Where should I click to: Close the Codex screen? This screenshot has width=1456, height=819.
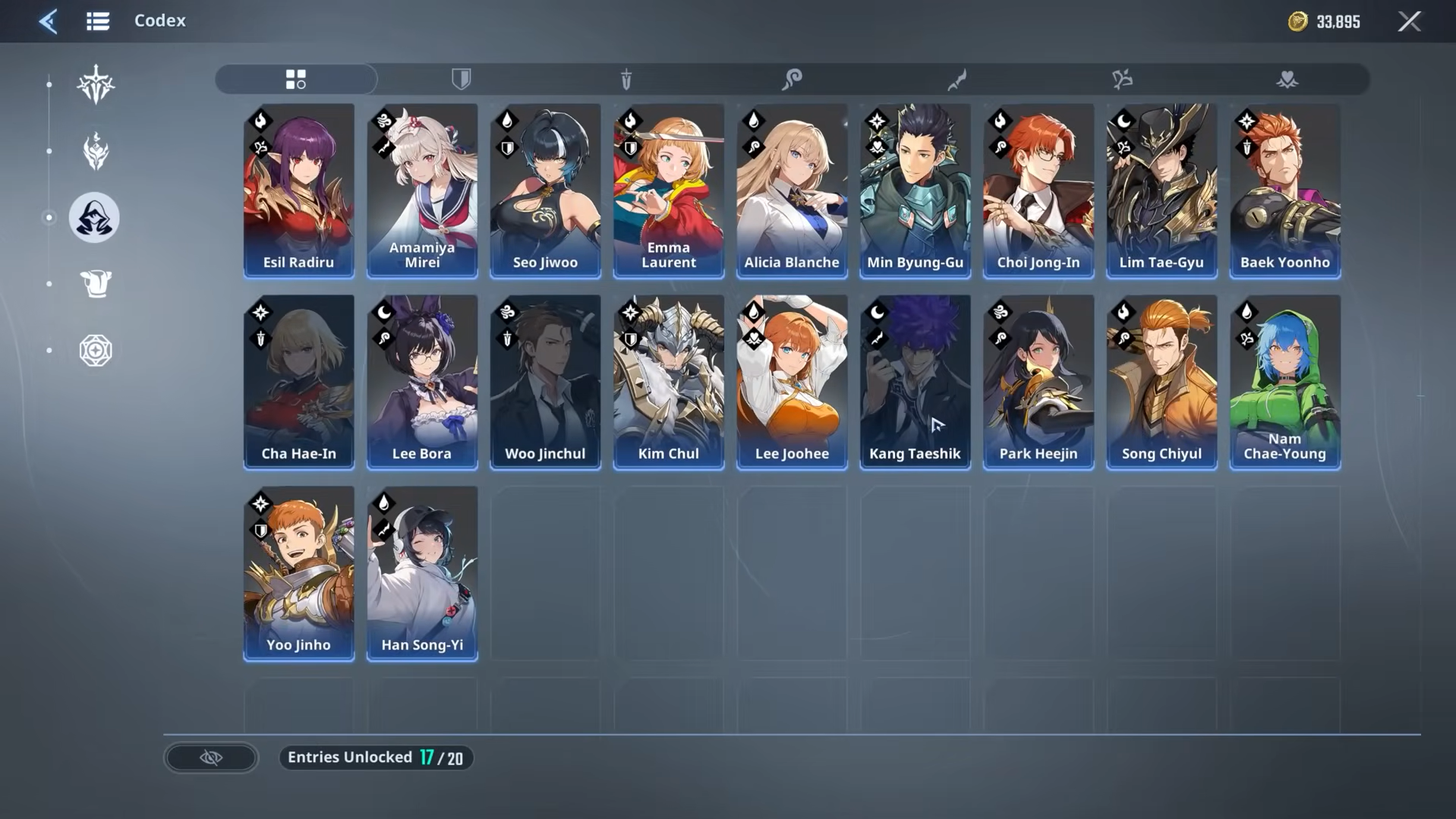coord(1409,21)
